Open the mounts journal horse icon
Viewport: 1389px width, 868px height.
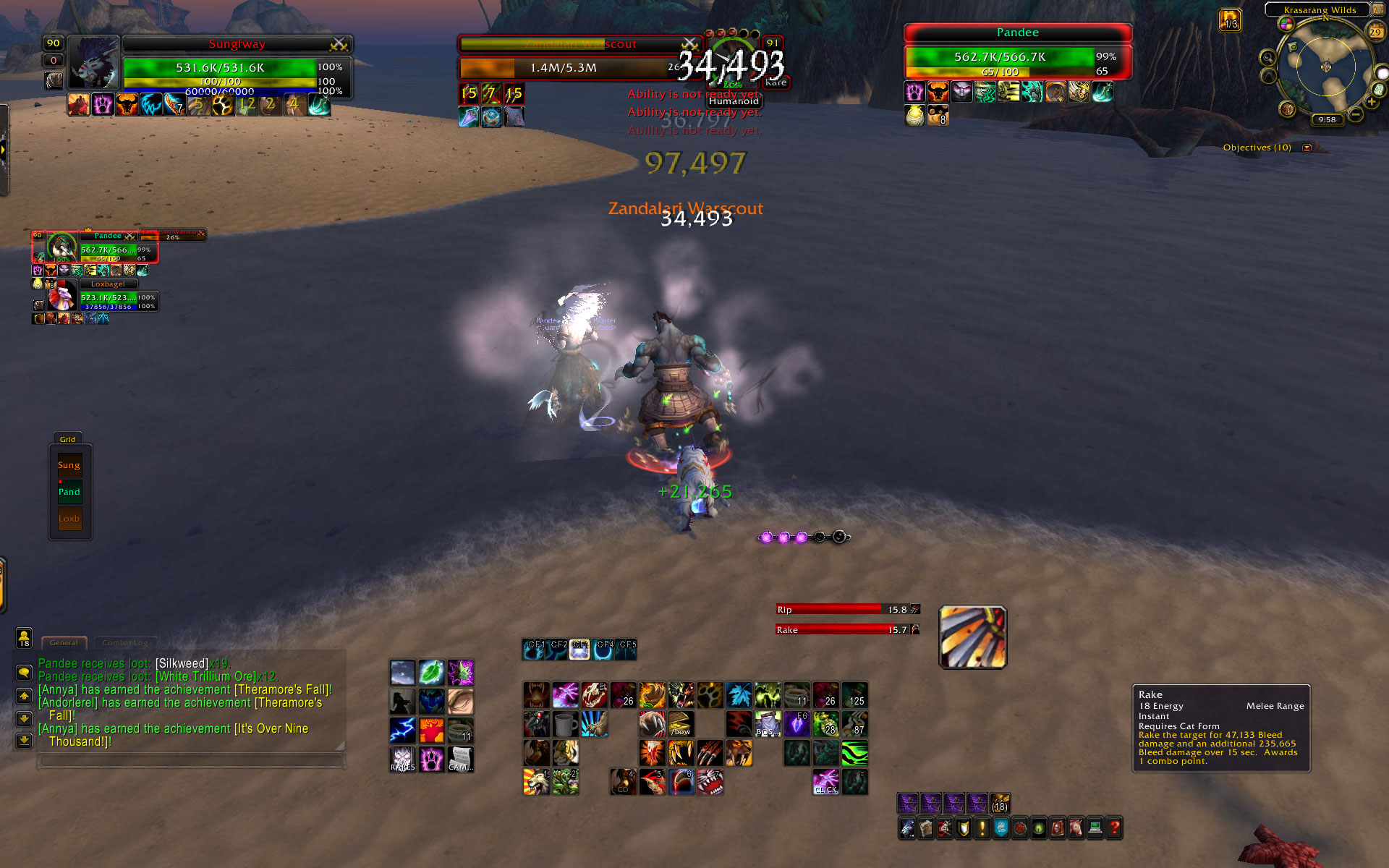pyautogui.click(x=1076, y=827)
